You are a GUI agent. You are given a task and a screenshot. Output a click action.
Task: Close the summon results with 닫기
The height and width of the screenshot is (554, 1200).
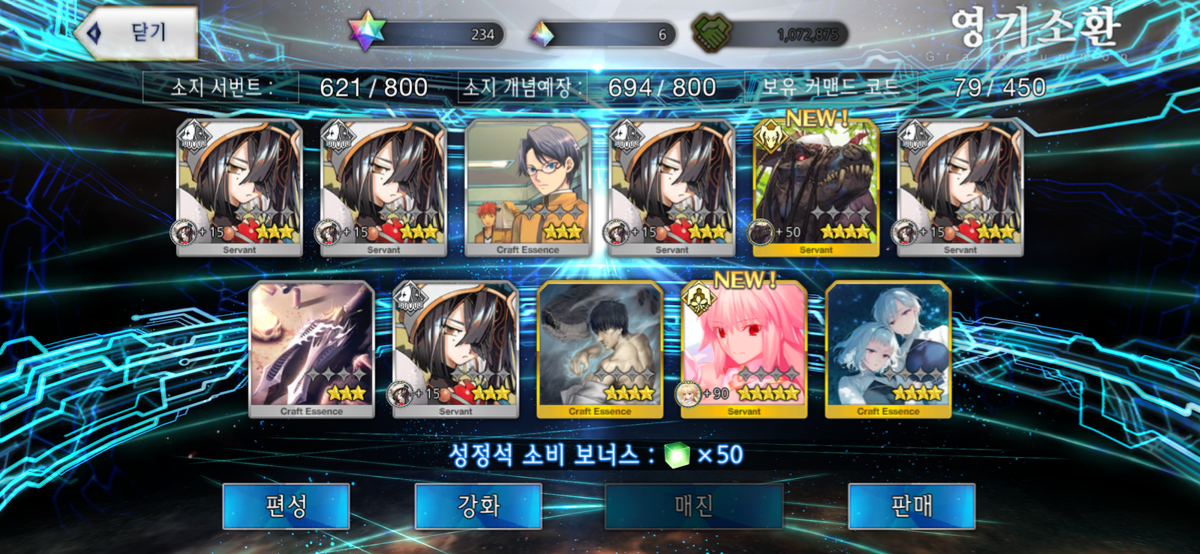point(136,32)
